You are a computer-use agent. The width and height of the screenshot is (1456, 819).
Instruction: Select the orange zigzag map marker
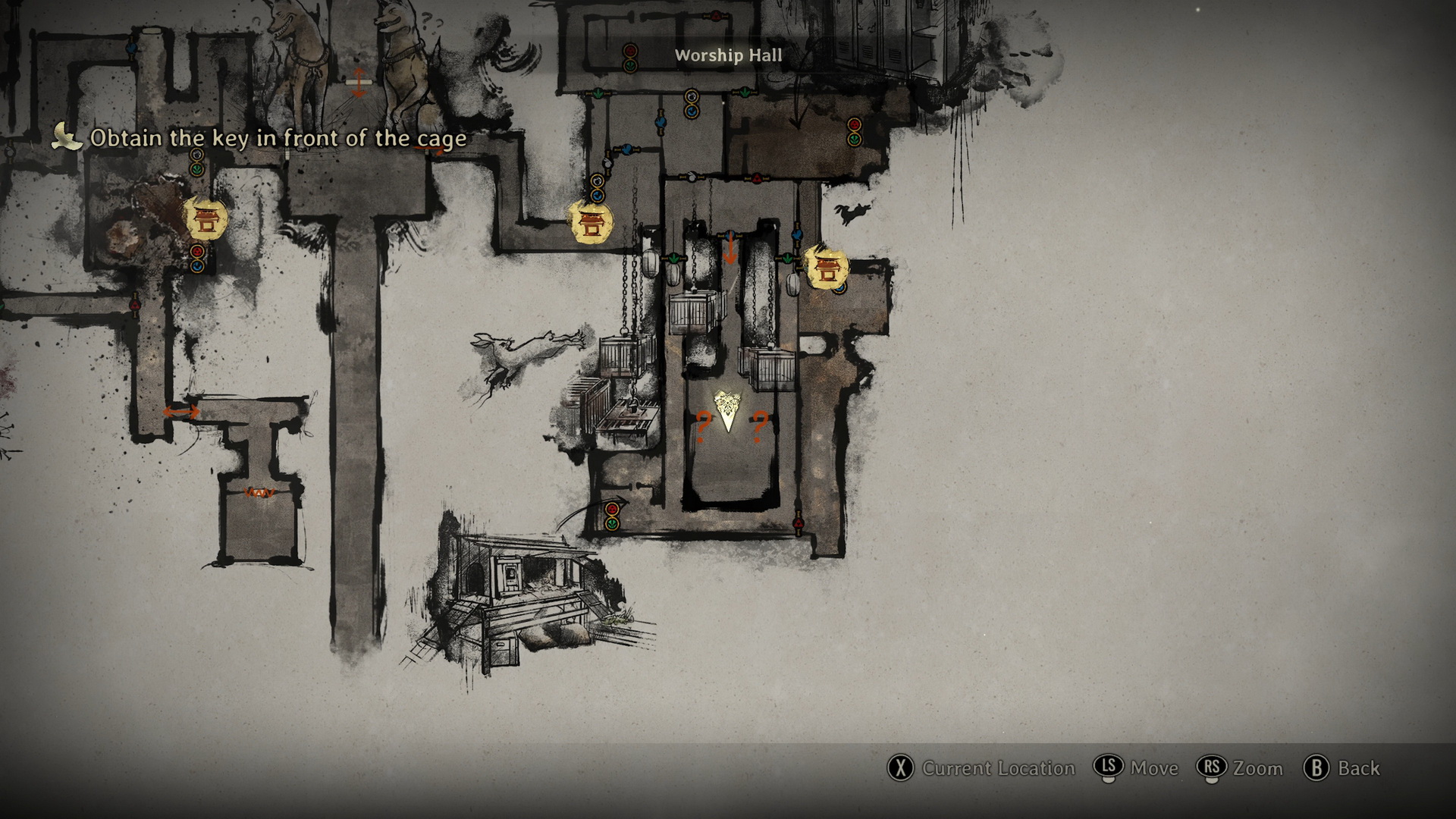pos(260,493)
